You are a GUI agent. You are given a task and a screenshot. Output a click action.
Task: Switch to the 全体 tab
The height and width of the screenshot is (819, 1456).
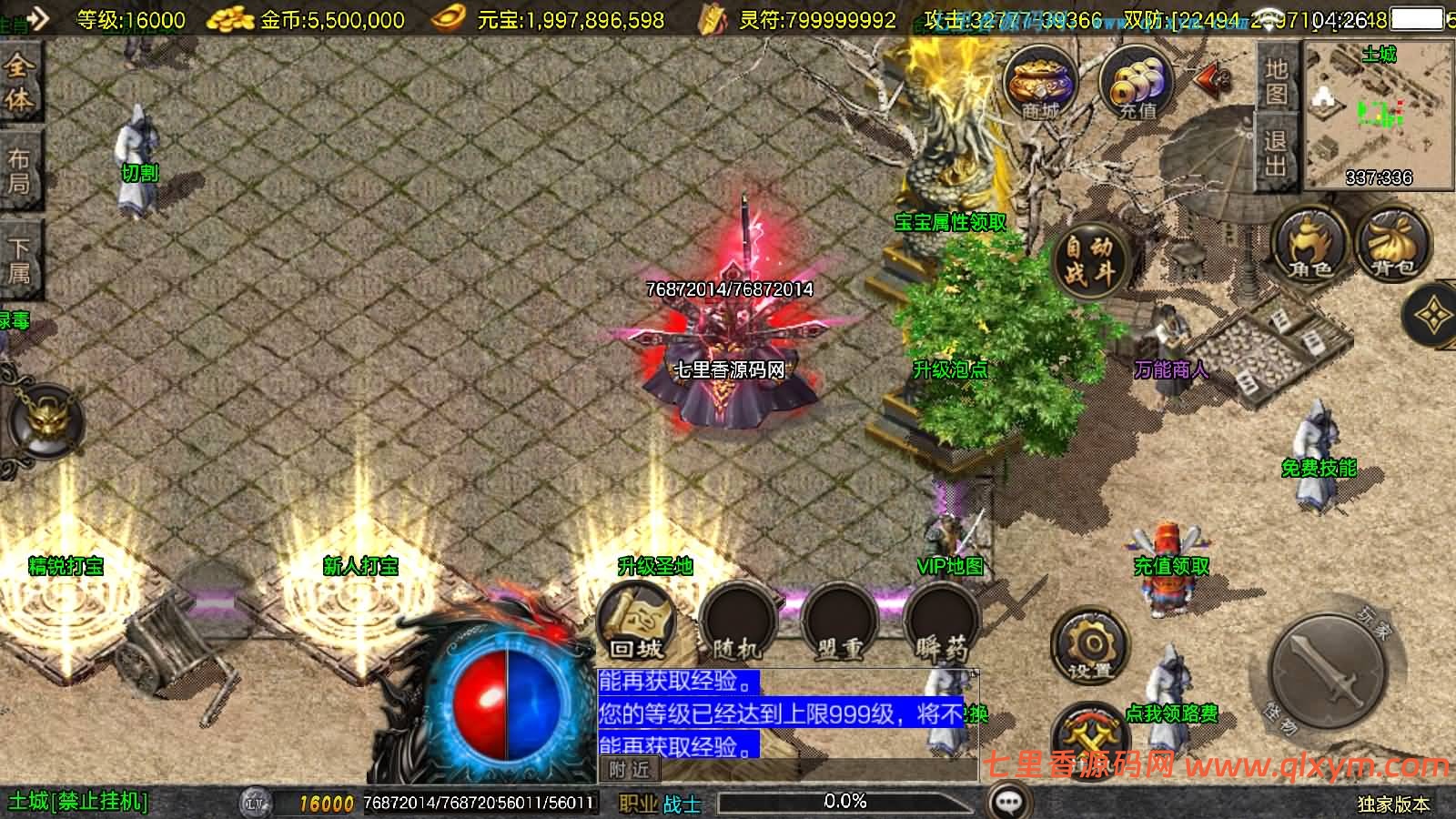[19, 83]
